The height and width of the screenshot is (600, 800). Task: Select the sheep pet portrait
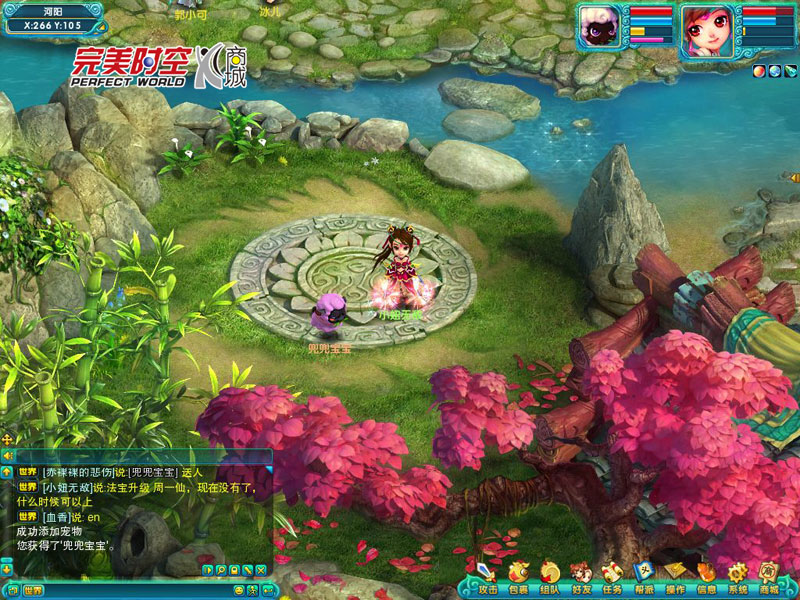[601, 27]
